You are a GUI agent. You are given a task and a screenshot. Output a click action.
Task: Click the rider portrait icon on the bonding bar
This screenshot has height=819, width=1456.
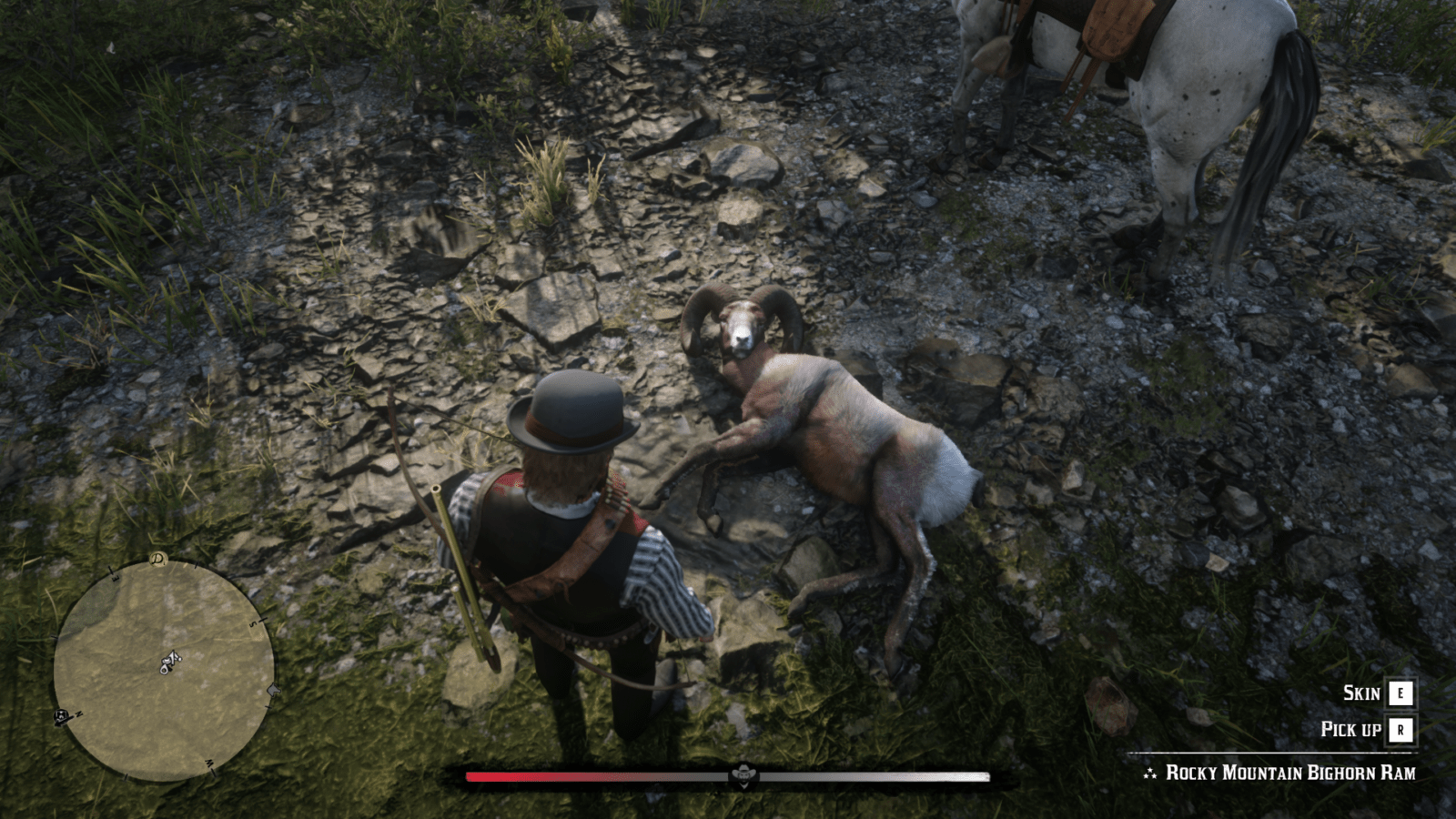744,774
